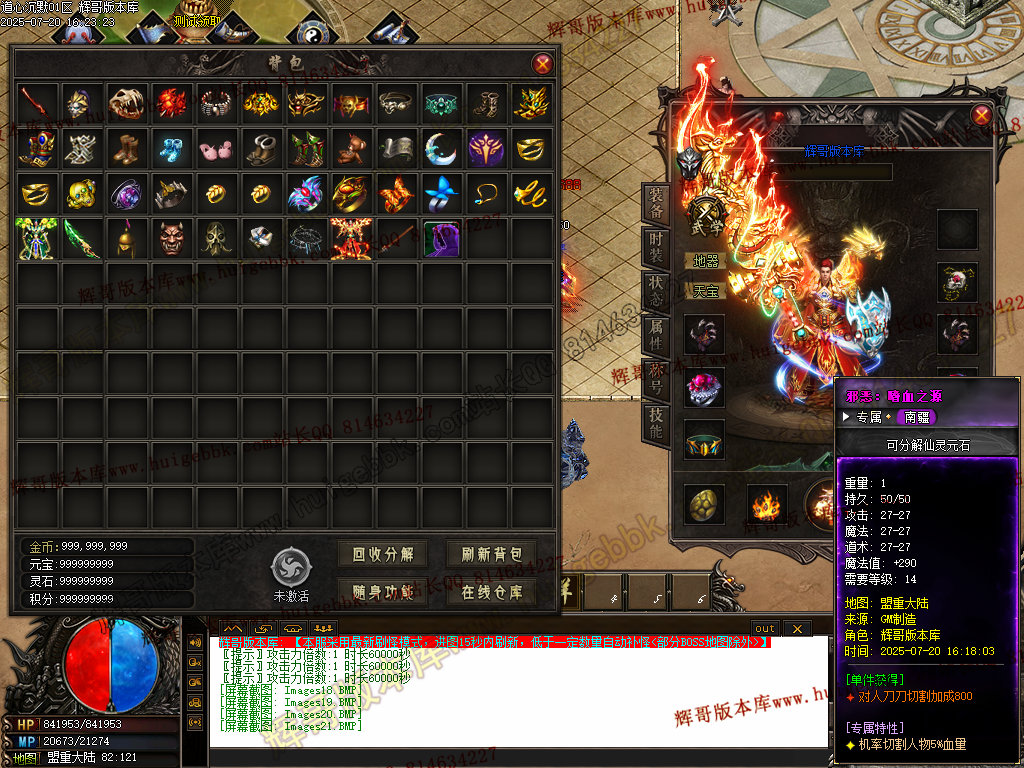Open 随身功能 portable functions
Viewport: 1024px width, 768px height.
[383, 591]
